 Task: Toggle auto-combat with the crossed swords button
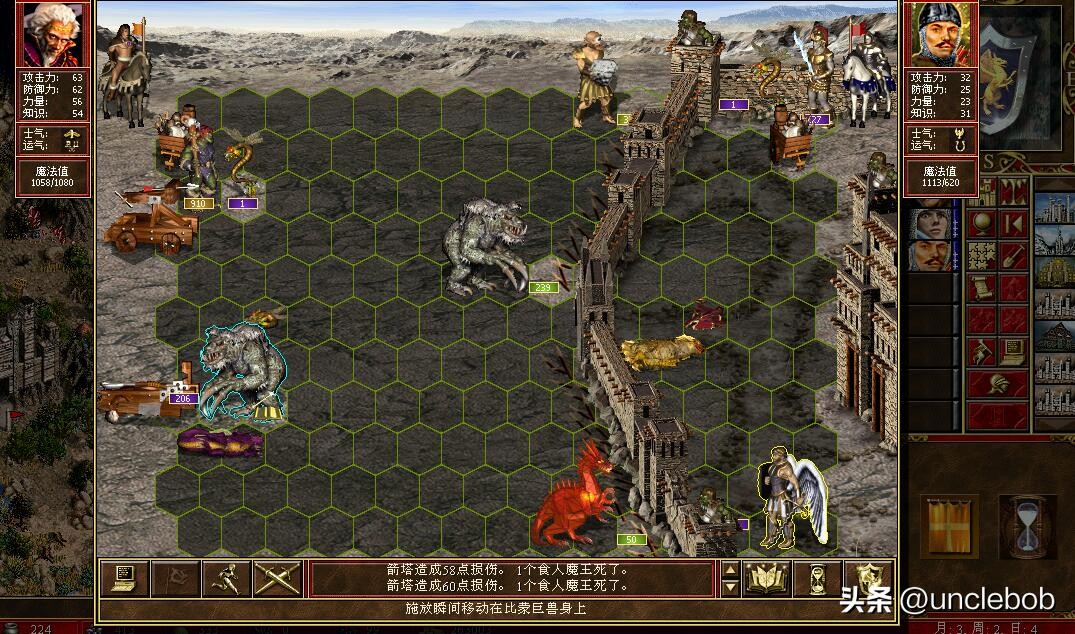tap(277, 578)
